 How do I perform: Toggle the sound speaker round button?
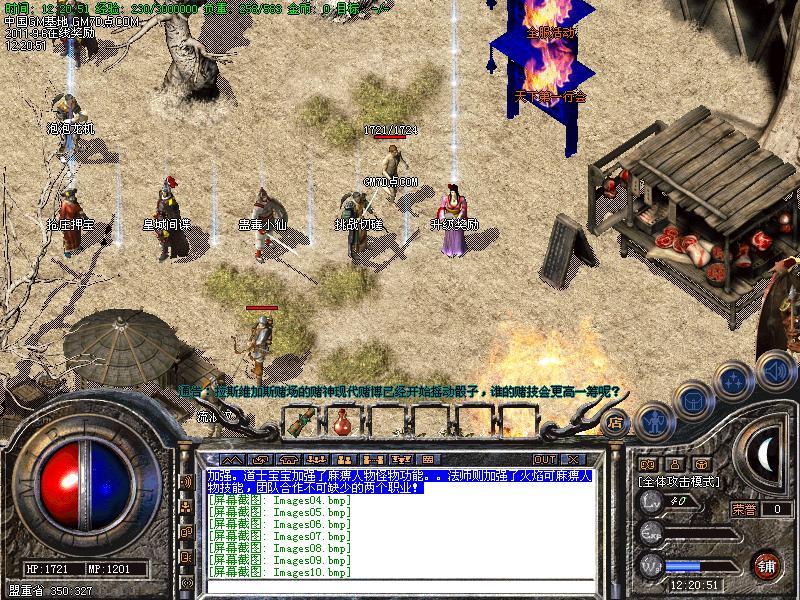tap(774, 371)
